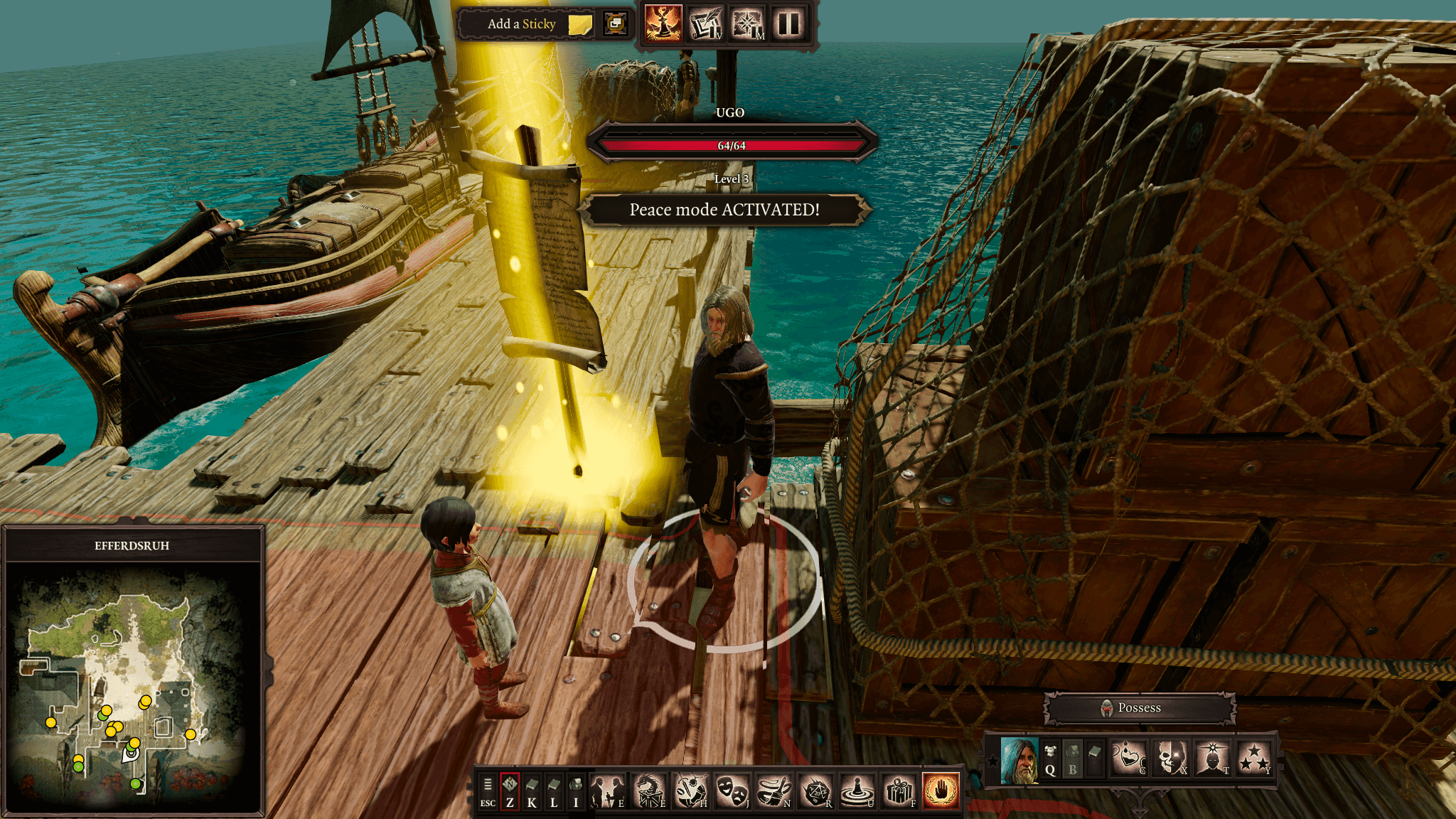Open the compass map overview
This screenshot has width=1456, height=819.
tap(747, 23)
